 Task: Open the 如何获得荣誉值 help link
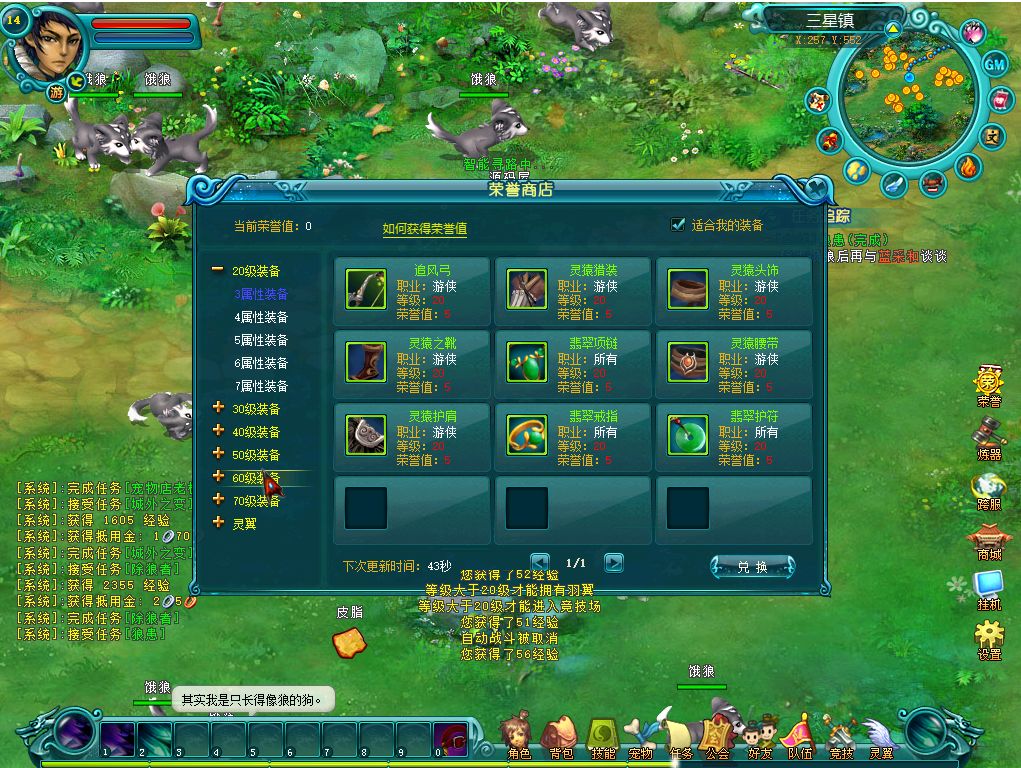pyautogui.click(x=424, y=229)
